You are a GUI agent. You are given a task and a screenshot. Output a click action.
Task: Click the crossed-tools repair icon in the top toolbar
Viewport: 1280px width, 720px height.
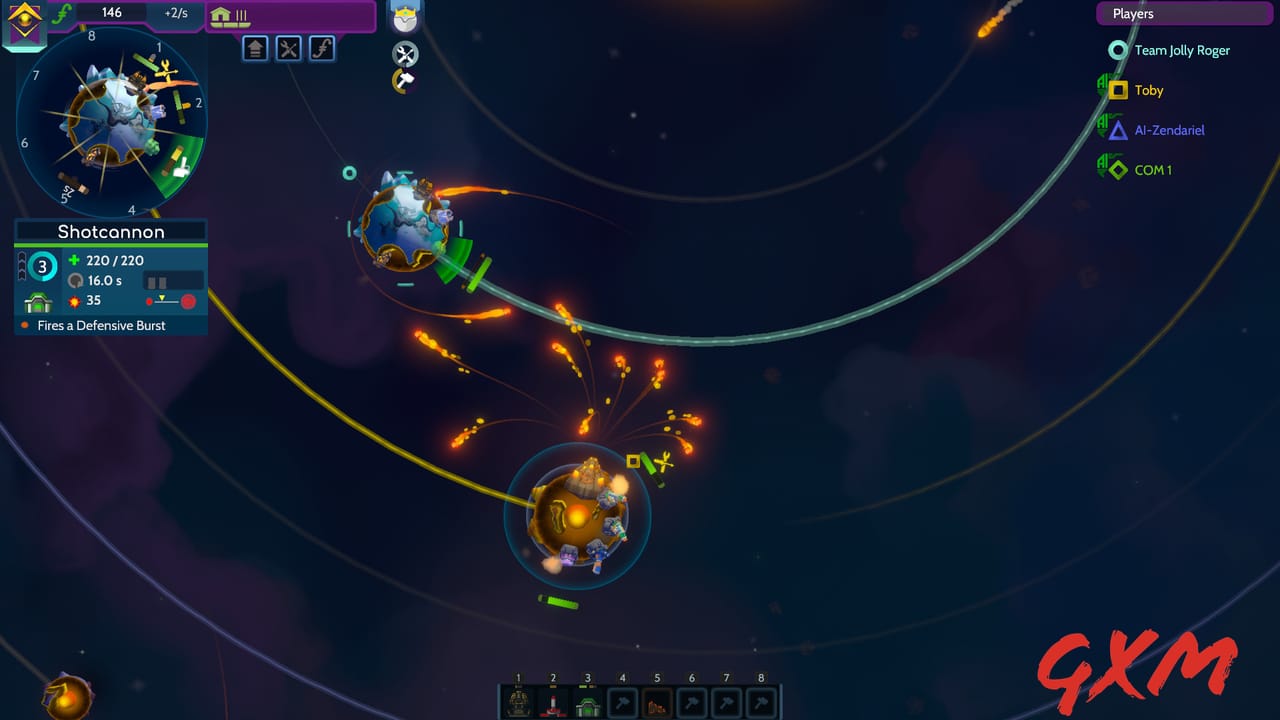tap(289, 48)
